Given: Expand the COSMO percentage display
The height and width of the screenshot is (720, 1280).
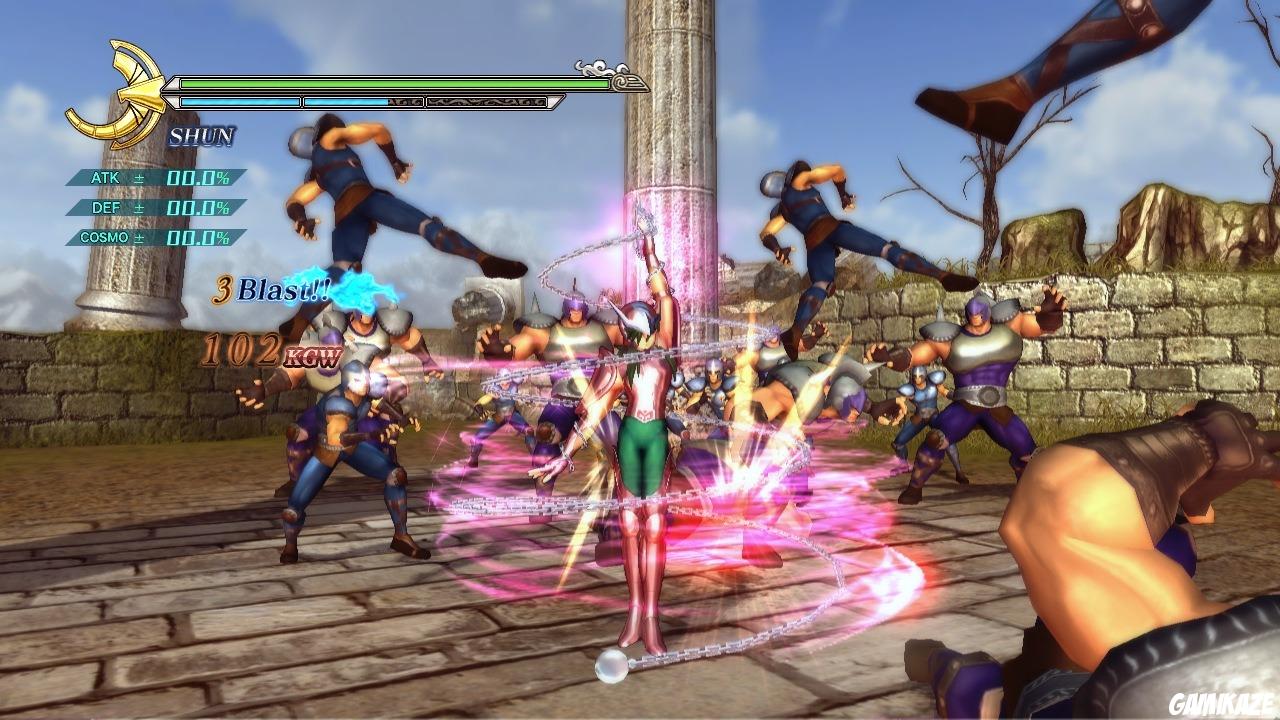Looking at the screenshot, I should click(200, 236).
